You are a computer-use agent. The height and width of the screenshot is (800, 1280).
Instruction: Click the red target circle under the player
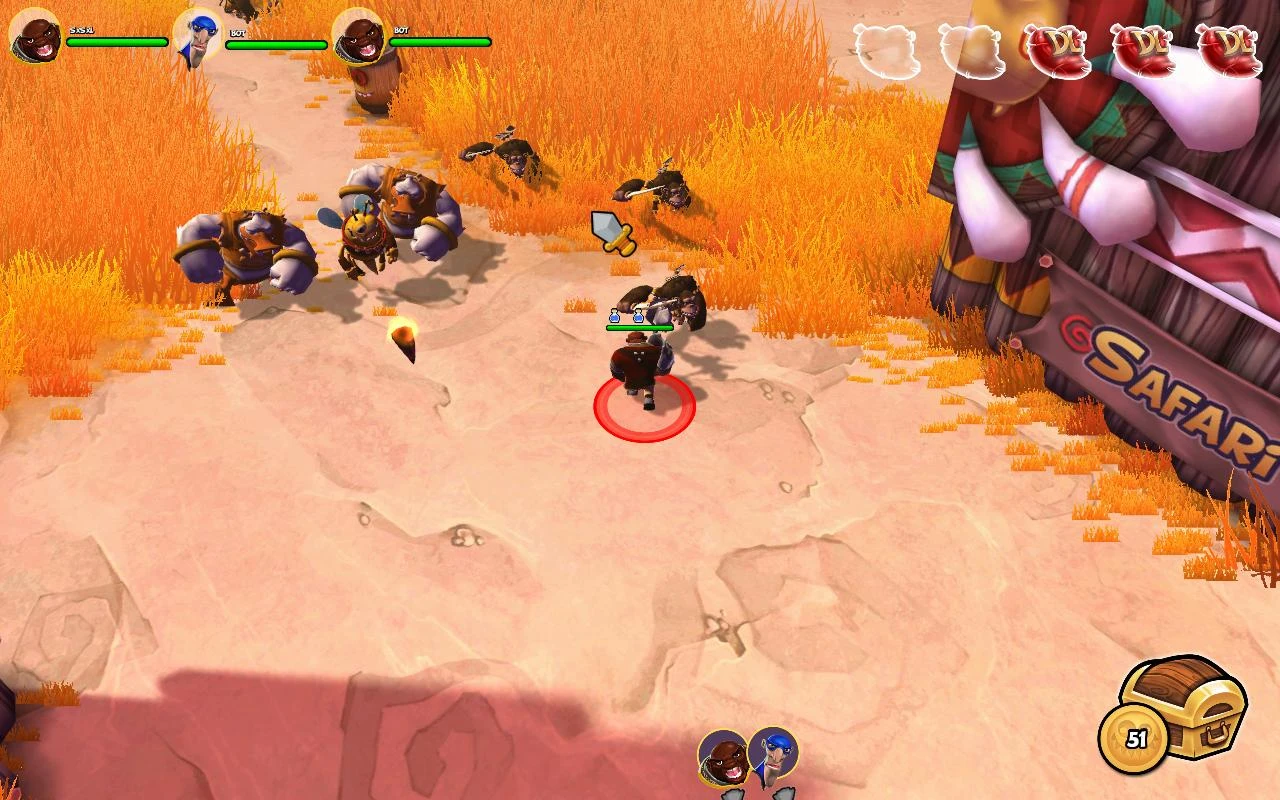tap(644, 410)
